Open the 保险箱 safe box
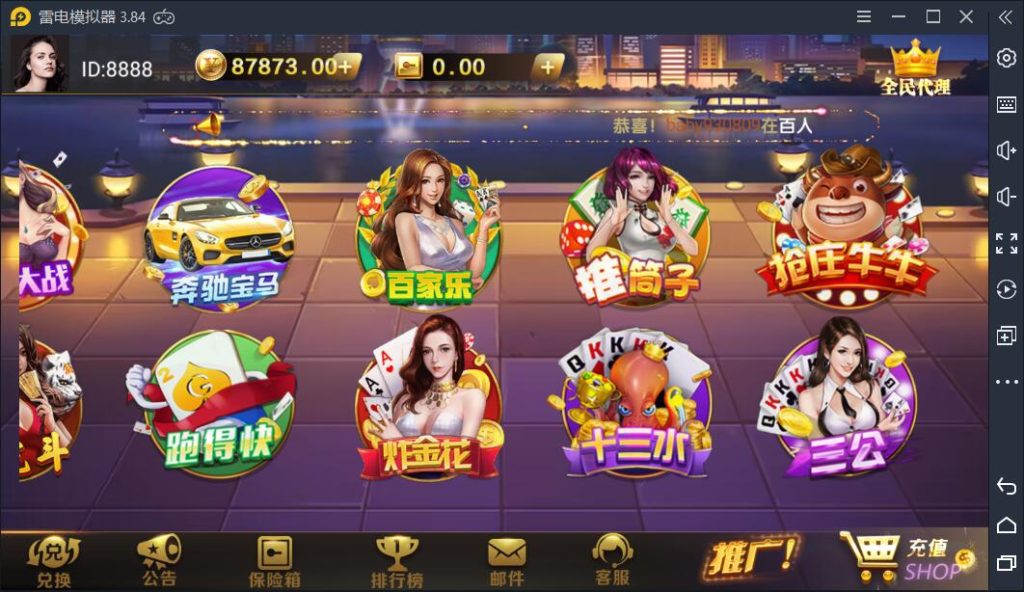1024x592 pixels. (274, 560)
